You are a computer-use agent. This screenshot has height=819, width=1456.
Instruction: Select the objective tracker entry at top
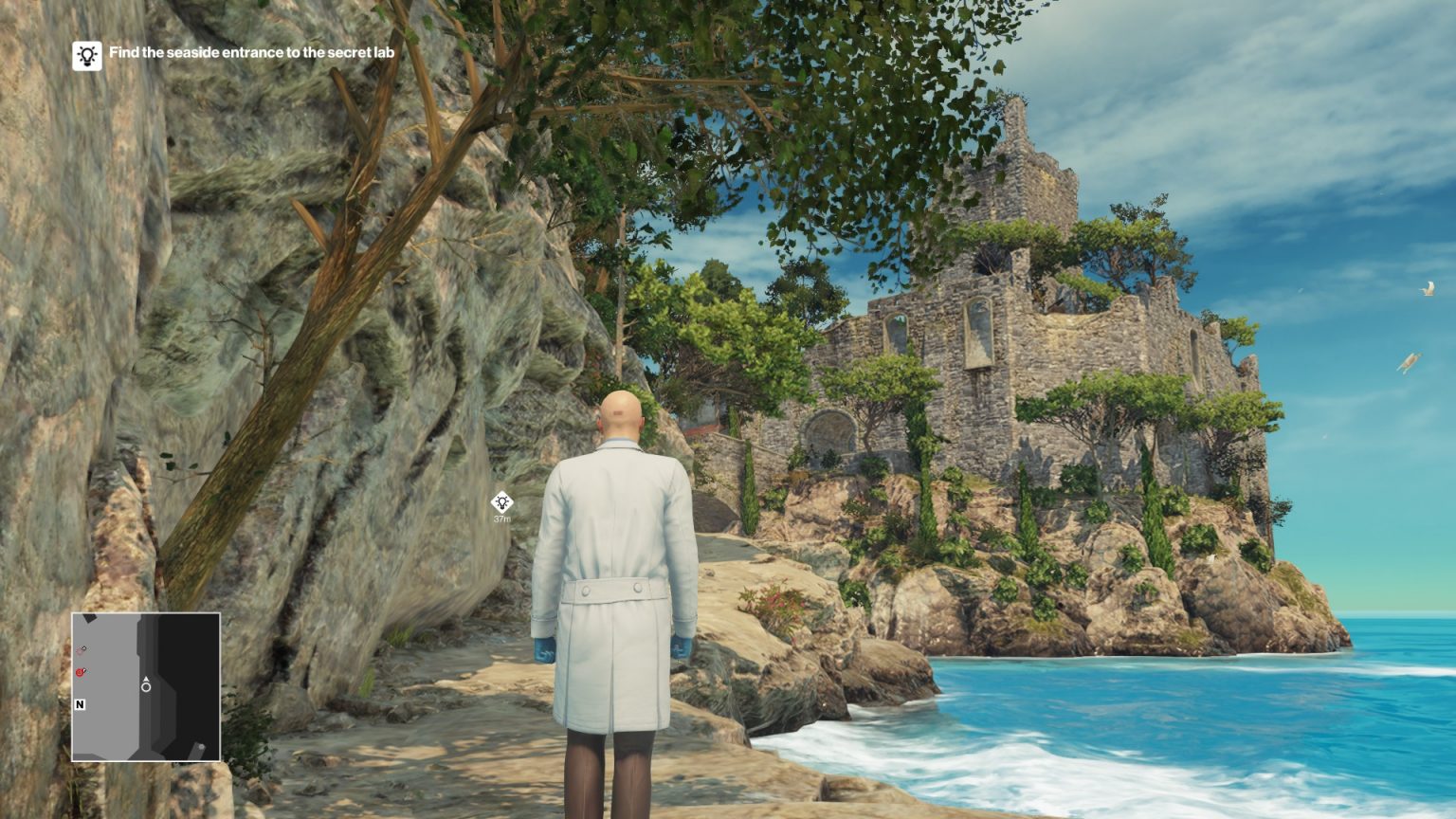click(237, 56)
